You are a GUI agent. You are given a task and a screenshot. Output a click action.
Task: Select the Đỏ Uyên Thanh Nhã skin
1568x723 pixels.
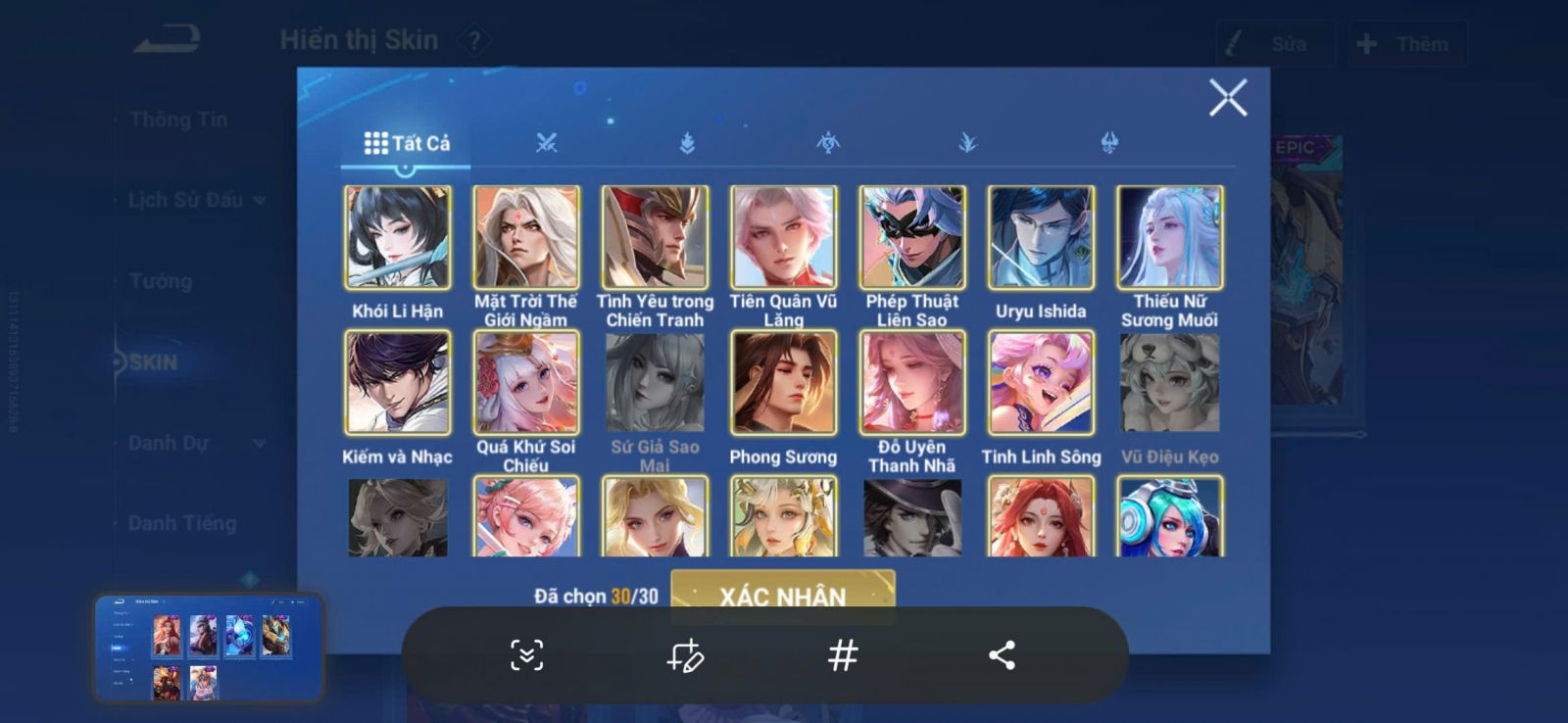[912, 382]
